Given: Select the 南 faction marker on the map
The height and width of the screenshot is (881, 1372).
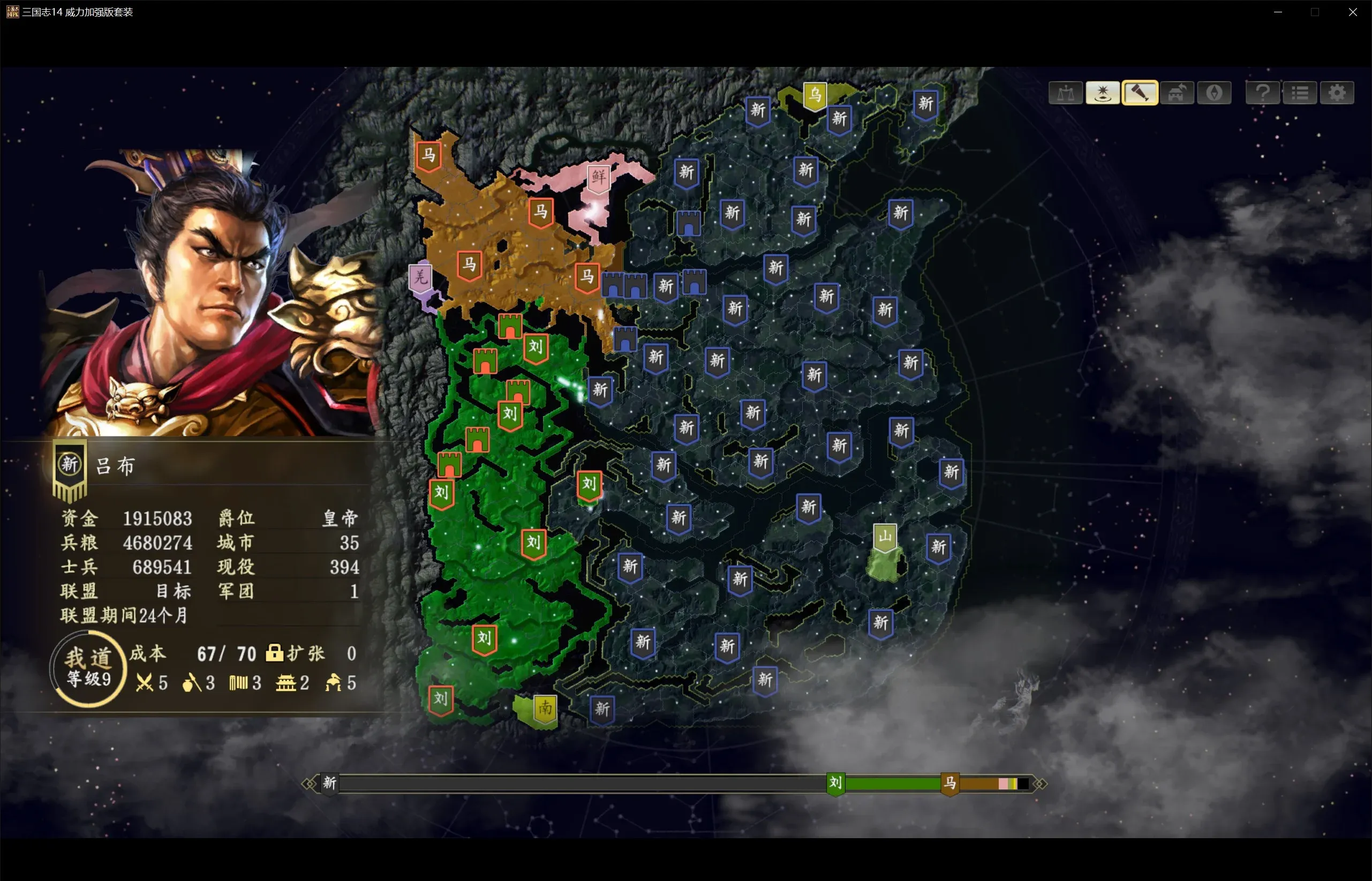Looking at the screenshot, I should pyautogui.click(x=545, y=710).
